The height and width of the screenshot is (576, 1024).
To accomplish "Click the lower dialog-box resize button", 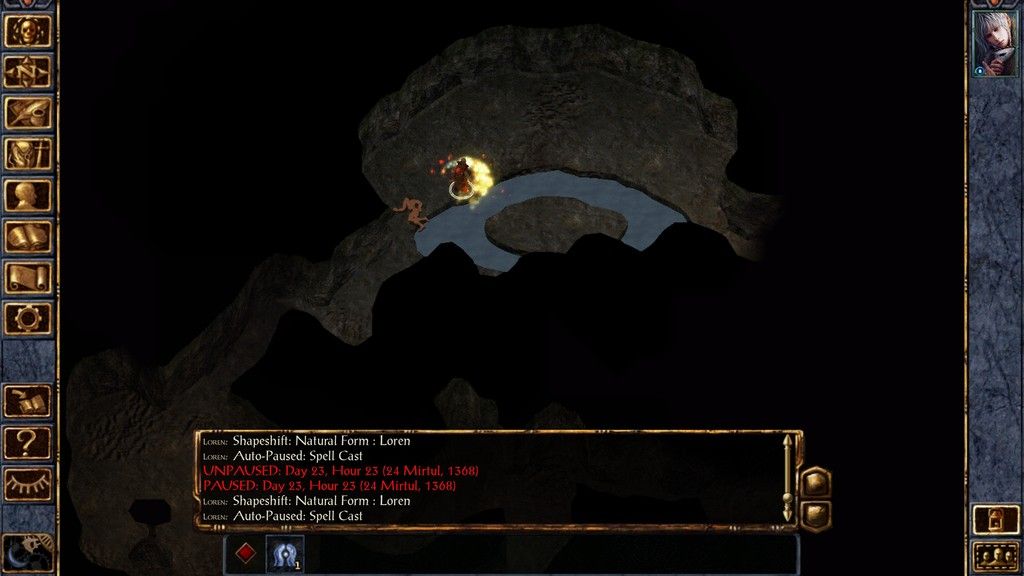I will point(816,514).
